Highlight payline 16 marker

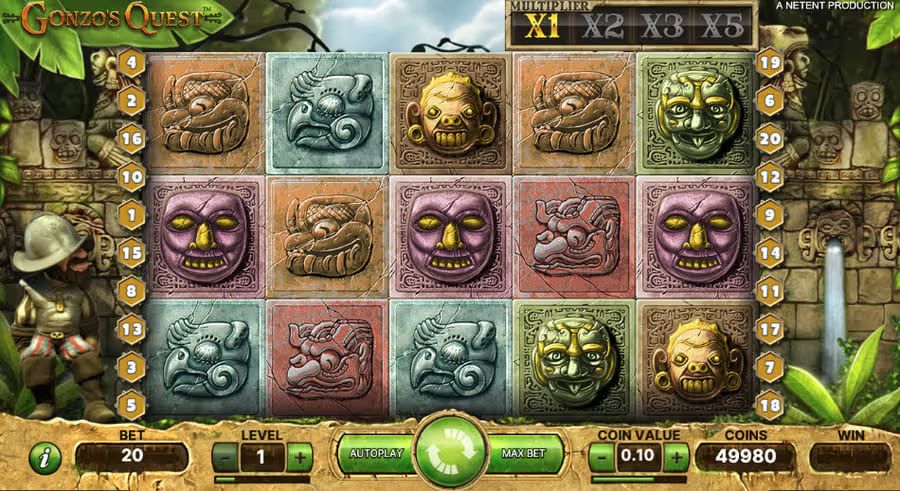pos(132,139)
